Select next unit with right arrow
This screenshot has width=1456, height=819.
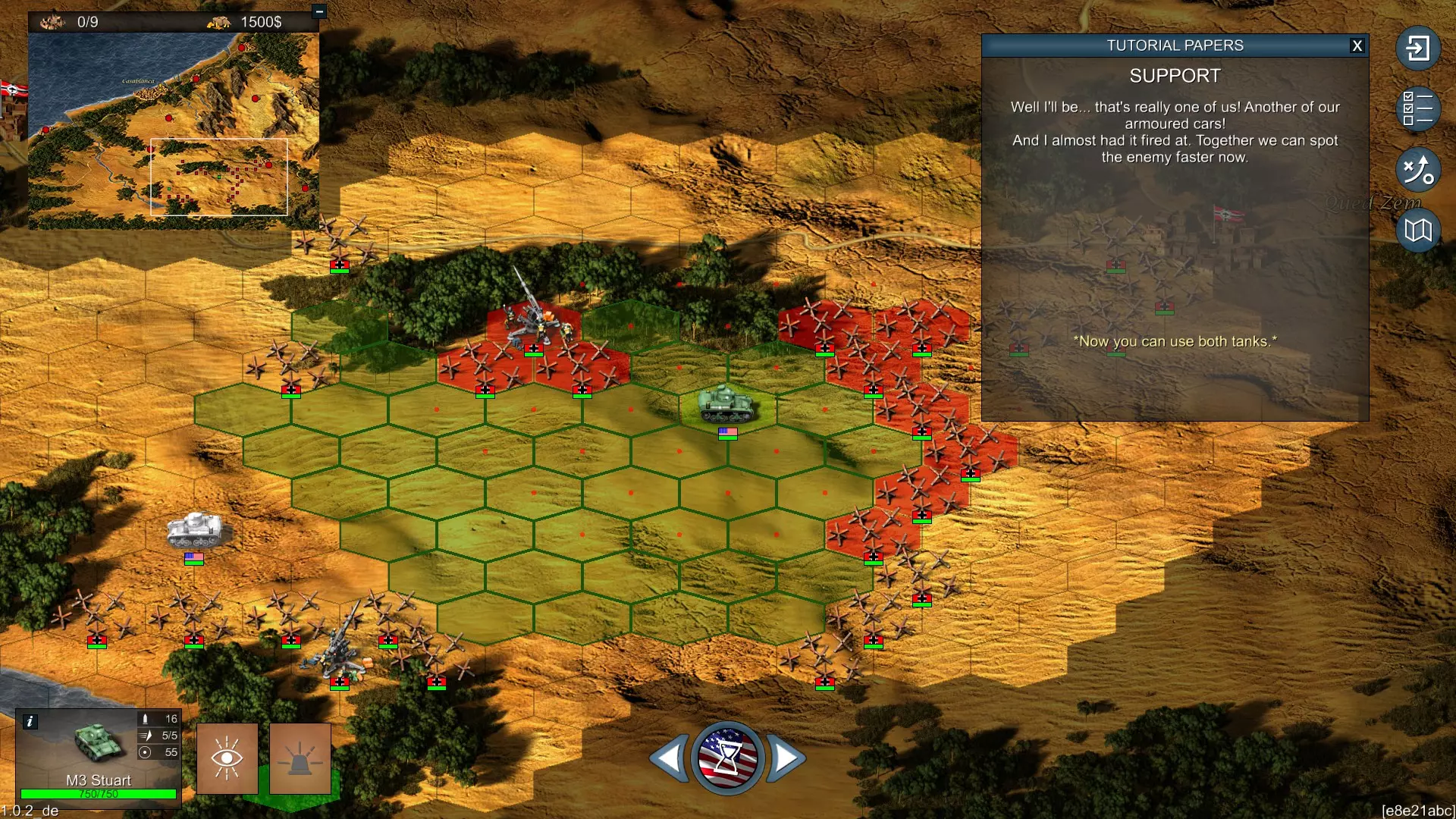click(x=786, y=758)
